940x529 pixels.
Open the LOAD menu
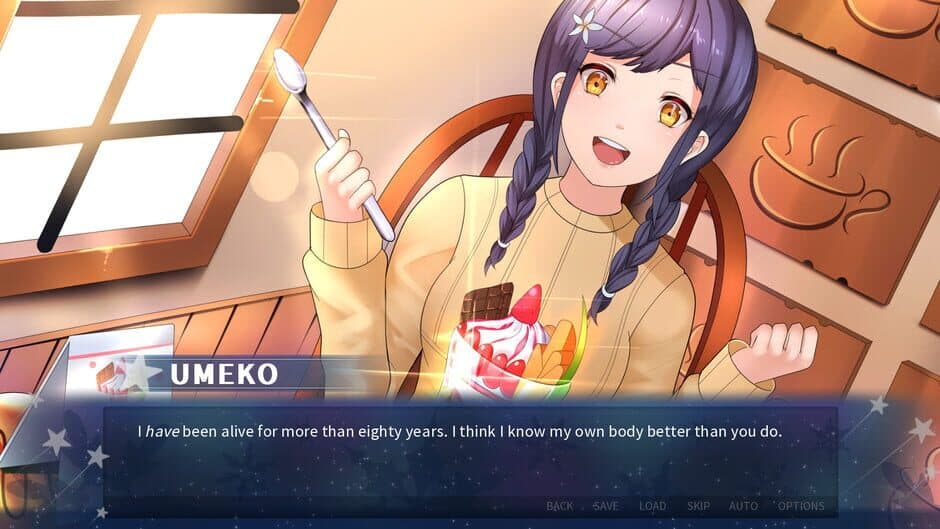click(652, 506)
